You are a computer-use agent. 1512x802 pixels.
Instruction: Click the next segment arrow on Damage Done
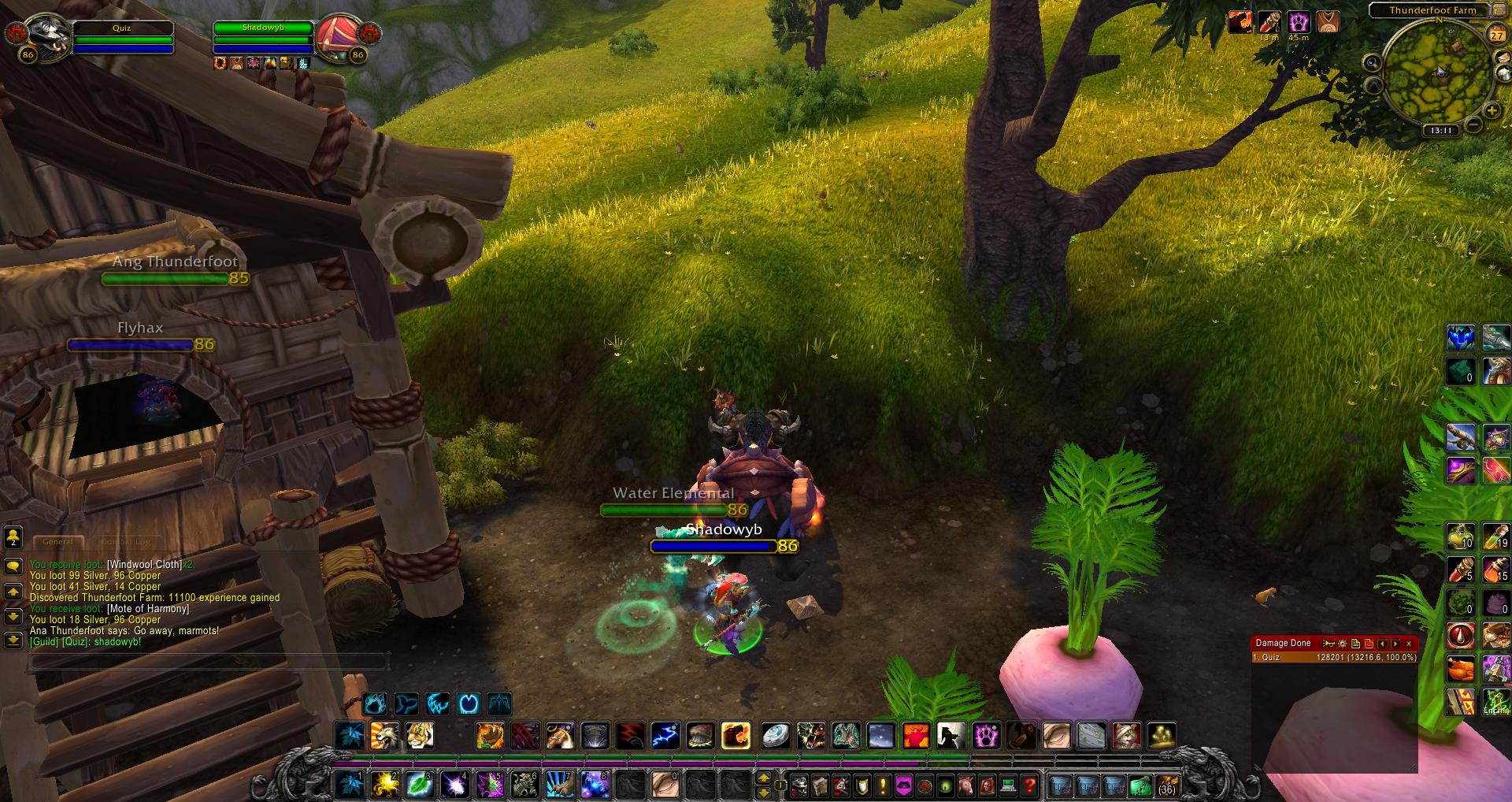tap(1395, 644)
